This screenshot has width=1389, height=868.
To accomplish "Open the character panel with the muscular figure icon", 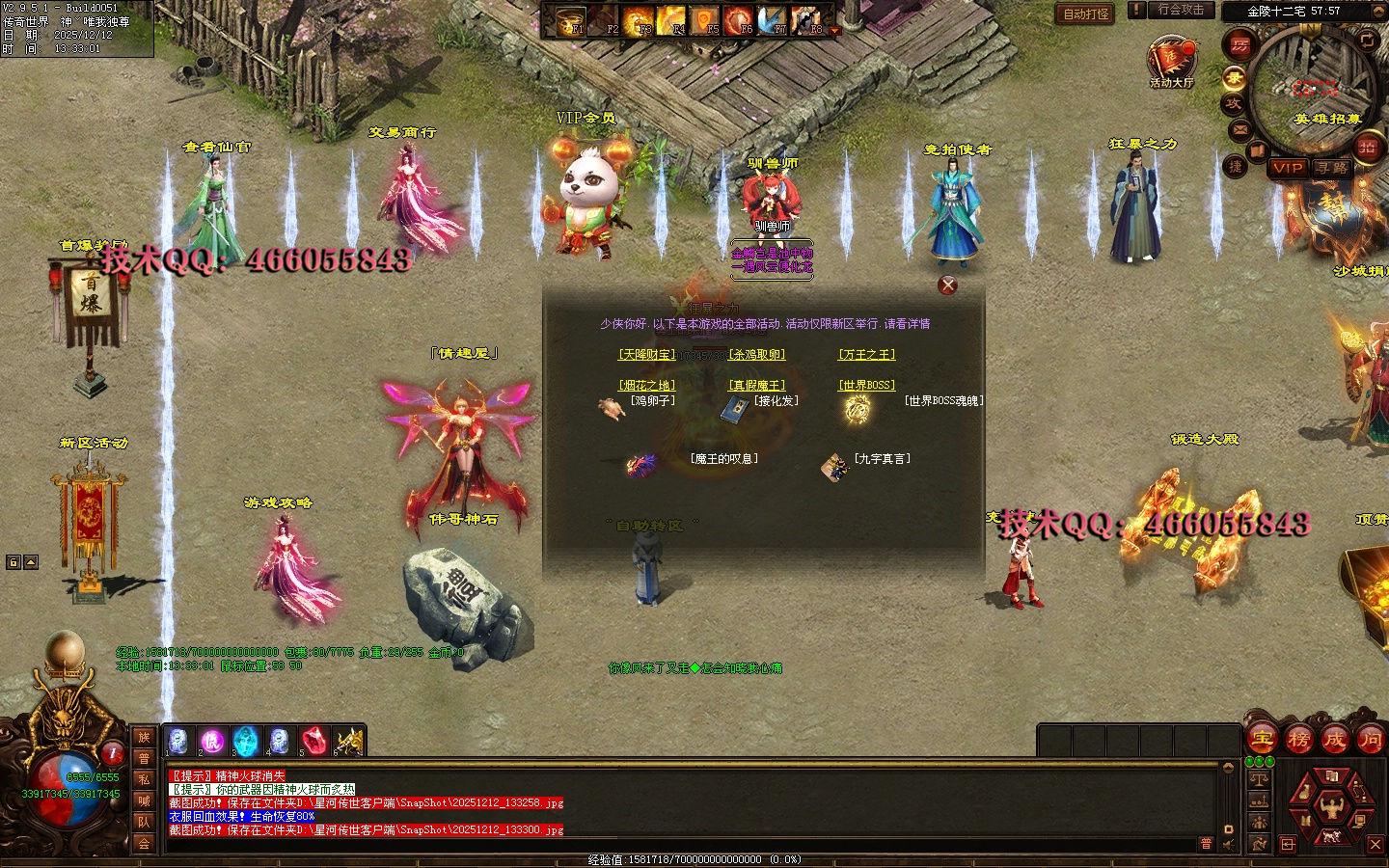I will (1331, 804).
